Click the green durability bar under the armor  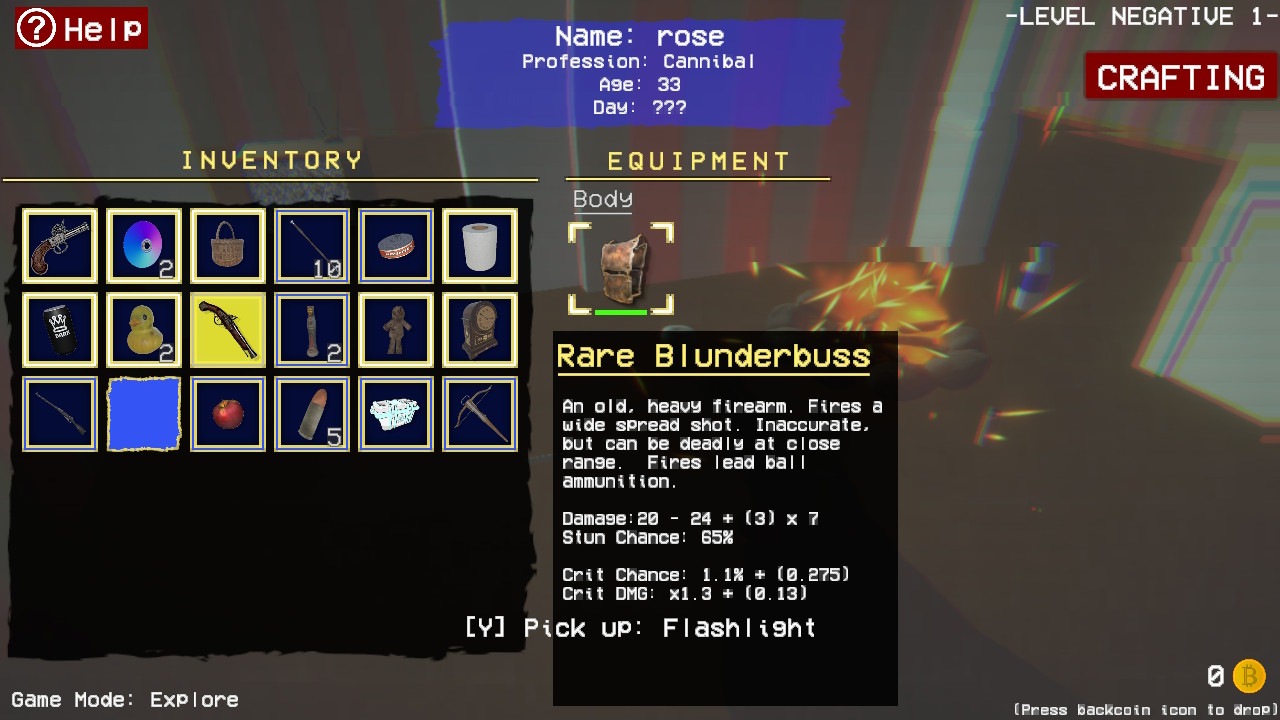[x=620, y=313]
